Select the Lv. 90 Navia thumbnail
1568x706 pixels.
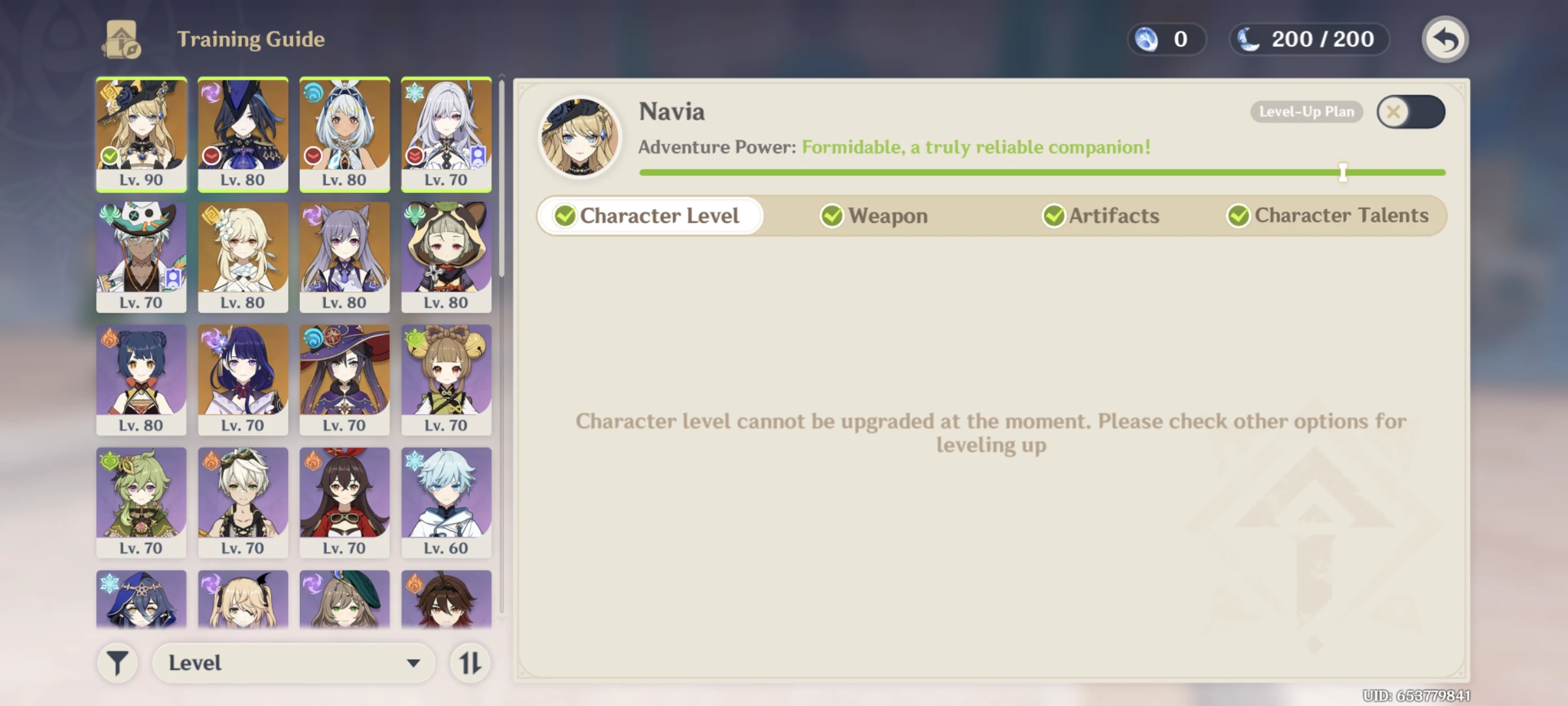pyautogui.click(x=141, y=134)
